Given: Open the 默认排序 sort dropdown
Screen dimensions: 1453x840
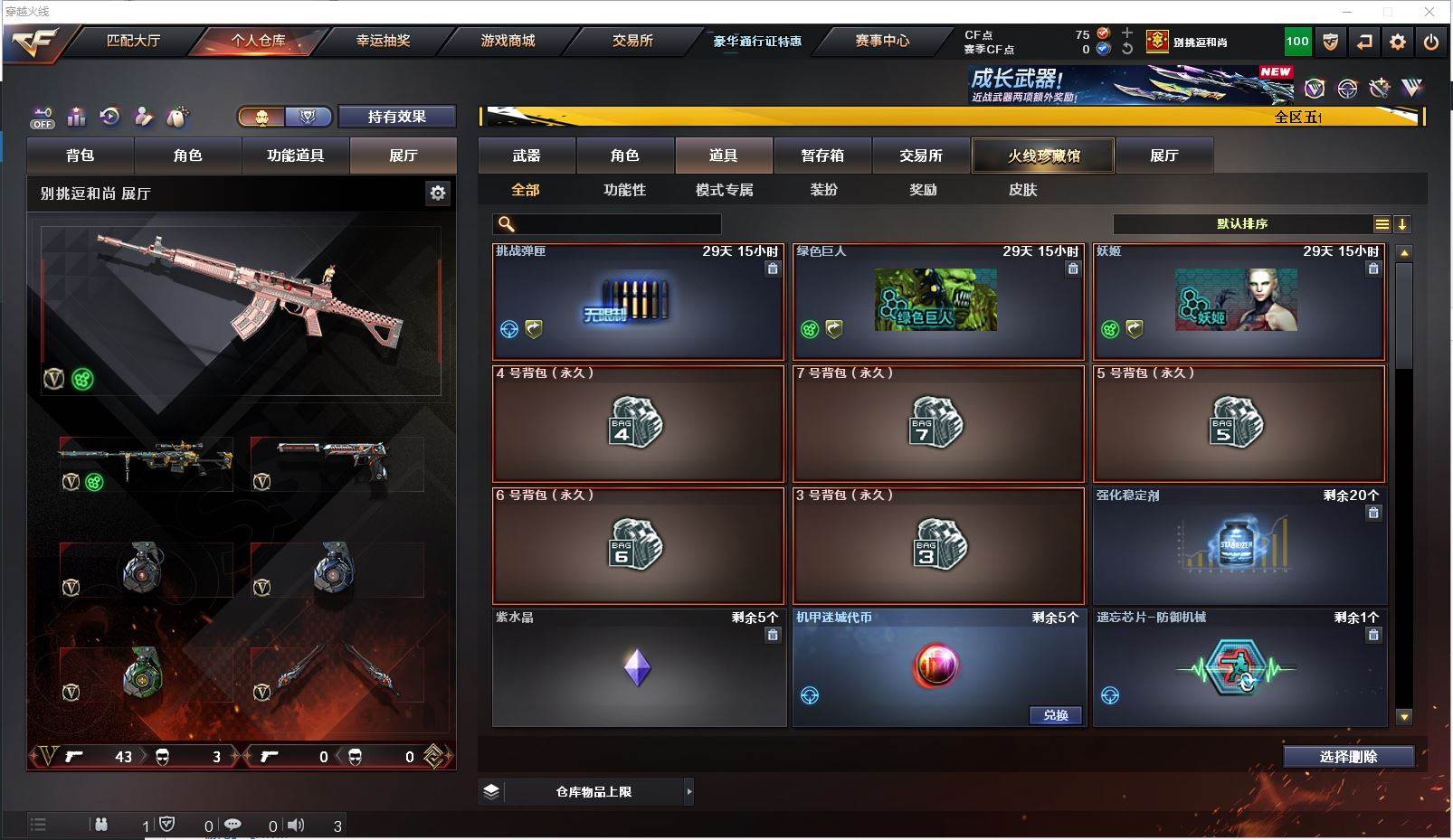Looking at the screenshot, I should 1242,224.
